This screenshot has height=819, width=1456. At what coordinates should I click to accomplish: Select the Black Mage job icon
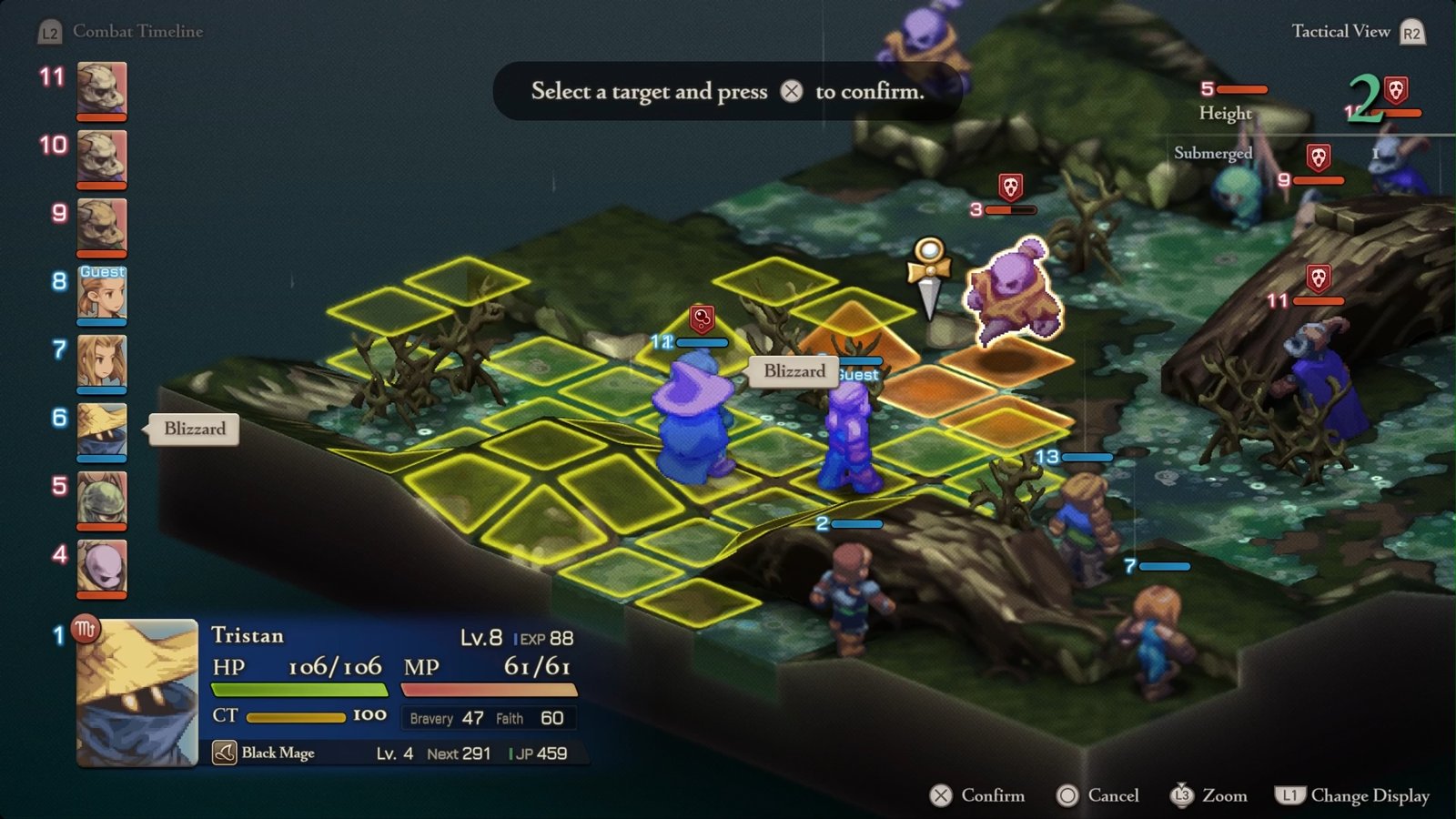coord(224,753)
